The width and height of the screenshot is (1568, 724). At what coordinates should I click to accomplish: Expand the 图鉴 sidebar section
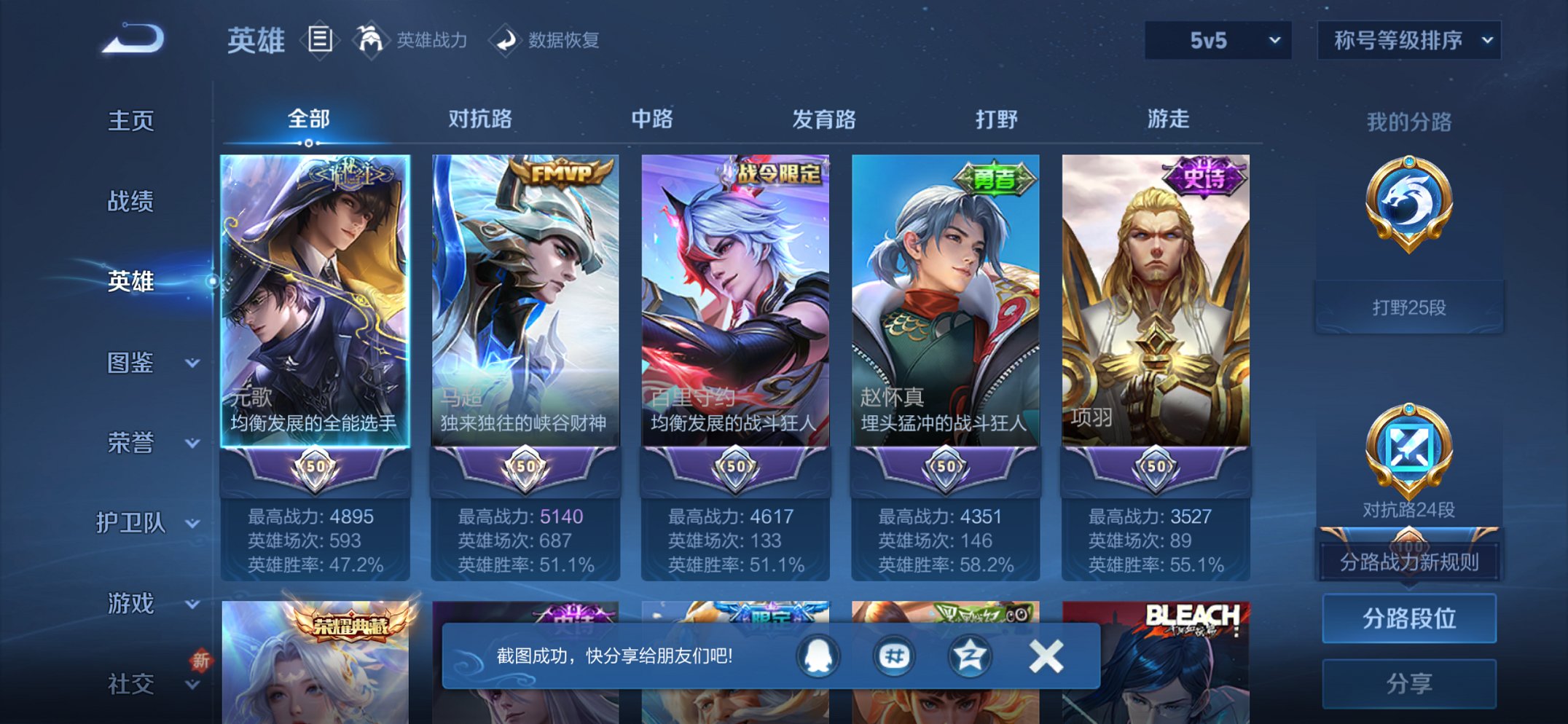click(138, 363)
